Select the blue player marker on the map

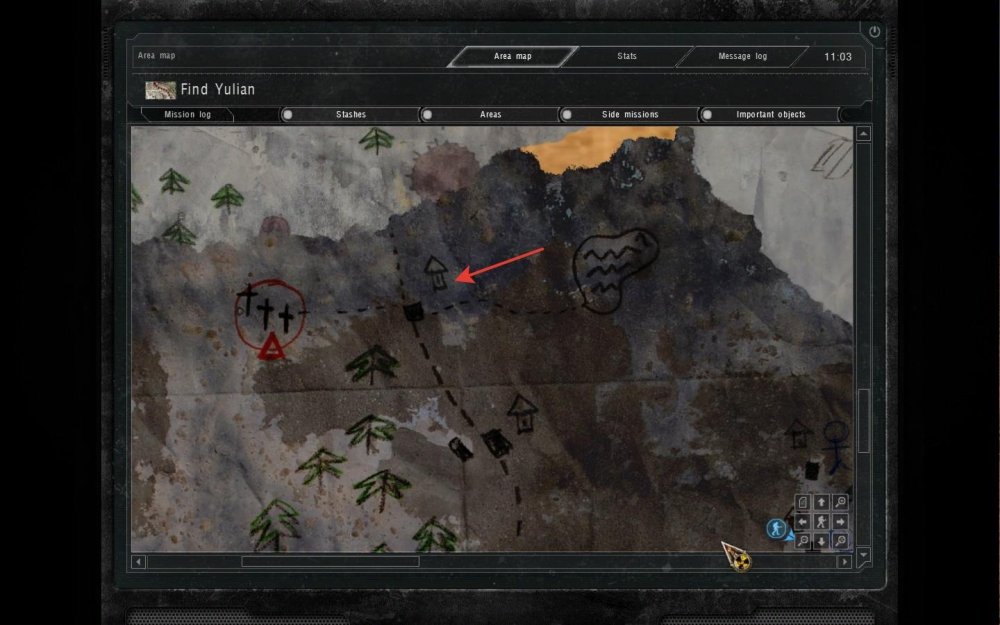point(775,528)
